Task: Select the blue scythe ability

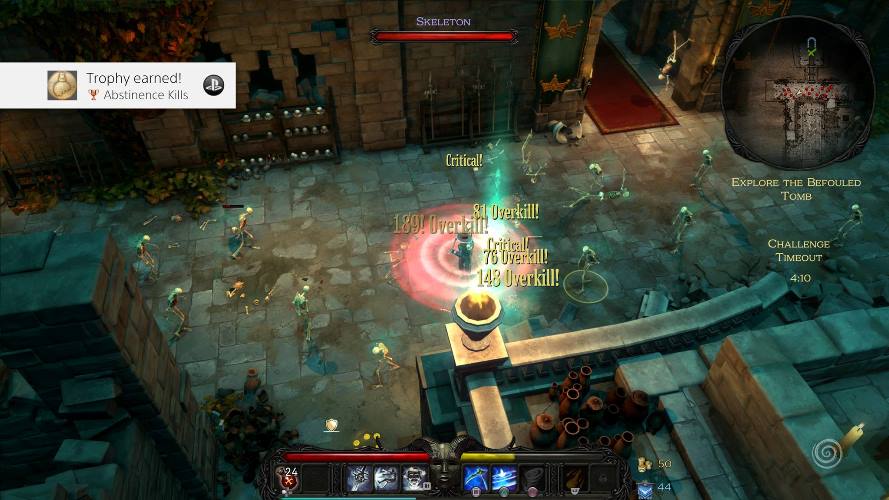Action: pyautogui.click(x=476, y=478)
